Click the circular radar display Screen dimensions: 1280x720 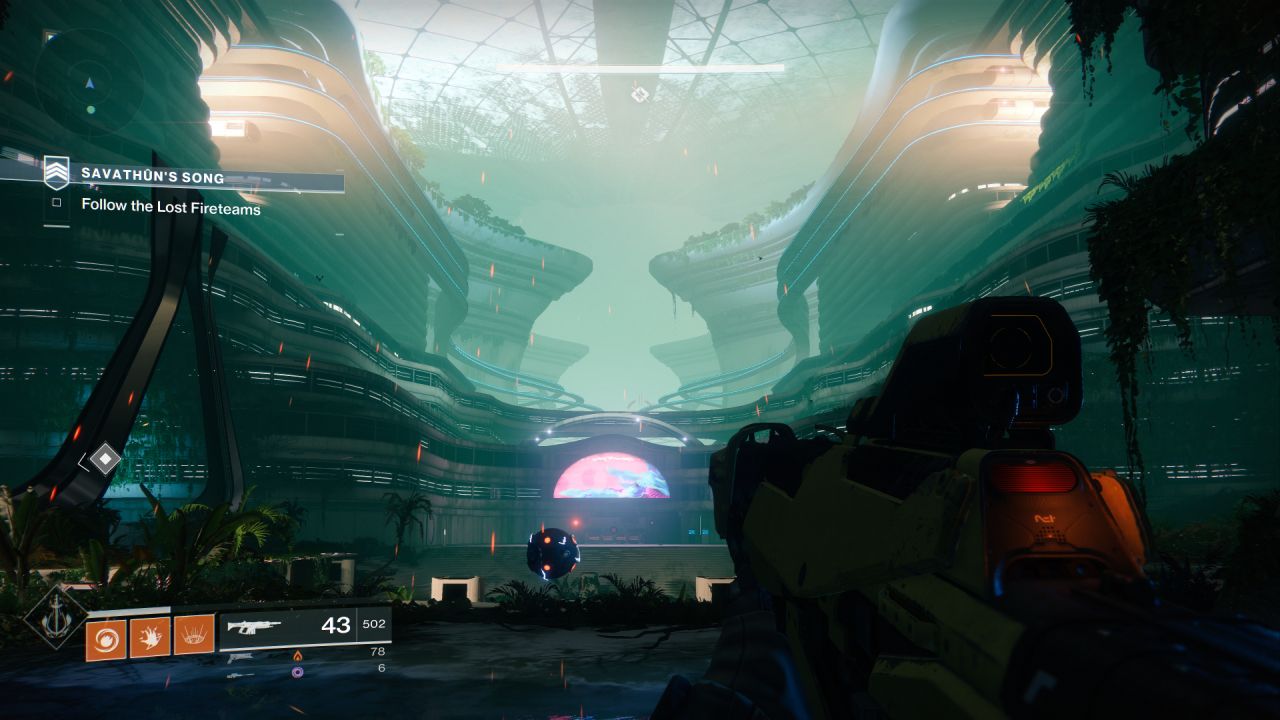(x=89, y=83)
